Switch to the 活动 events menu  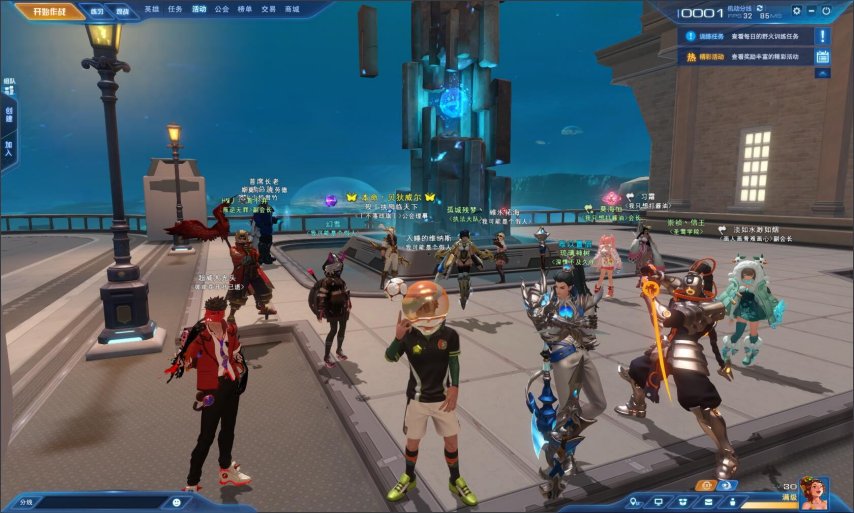tap(199, 9)
